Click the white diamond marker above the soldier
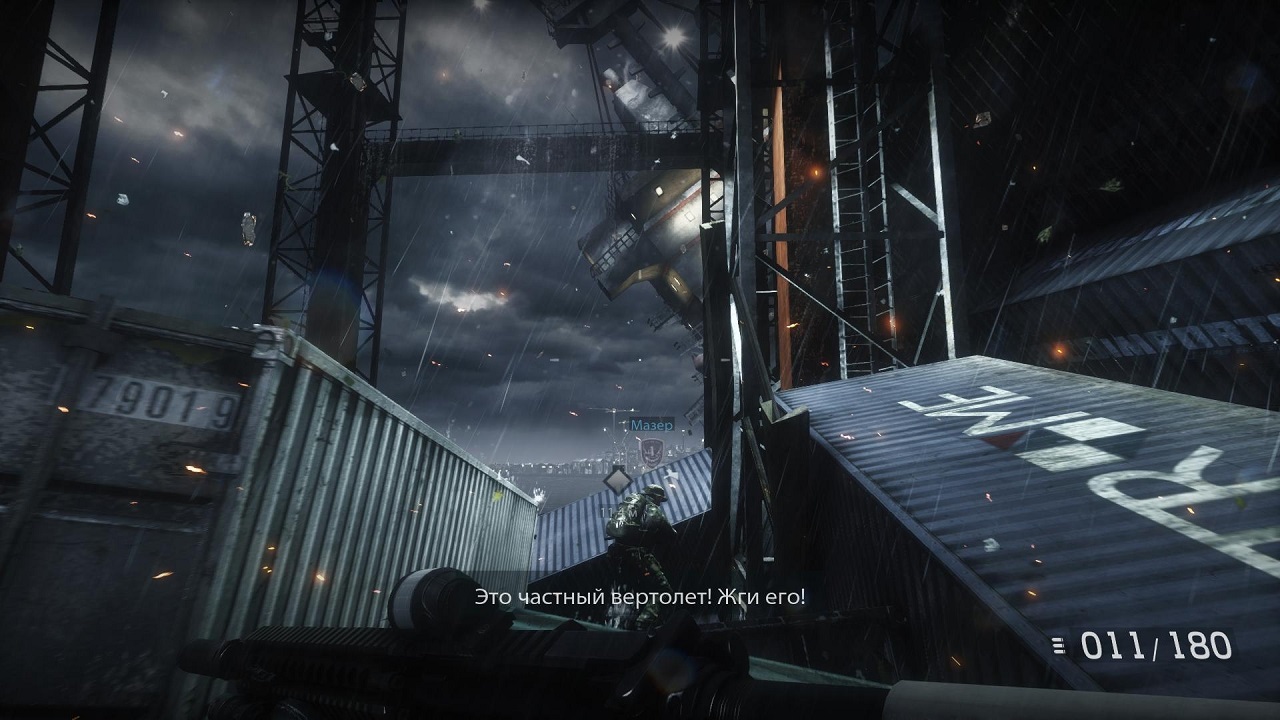Viewport: 1280px width, 720px height. (x=617, y=479)
